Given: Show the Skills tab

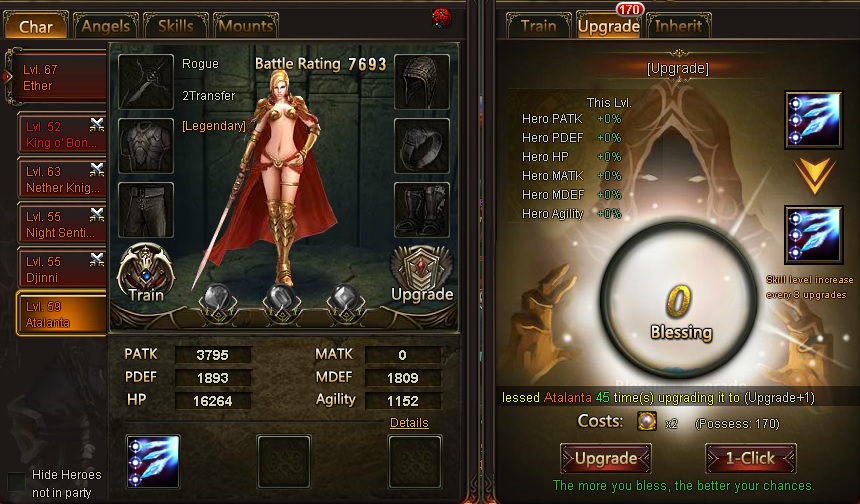Looking at the screenshot, I should click(176, 27).
